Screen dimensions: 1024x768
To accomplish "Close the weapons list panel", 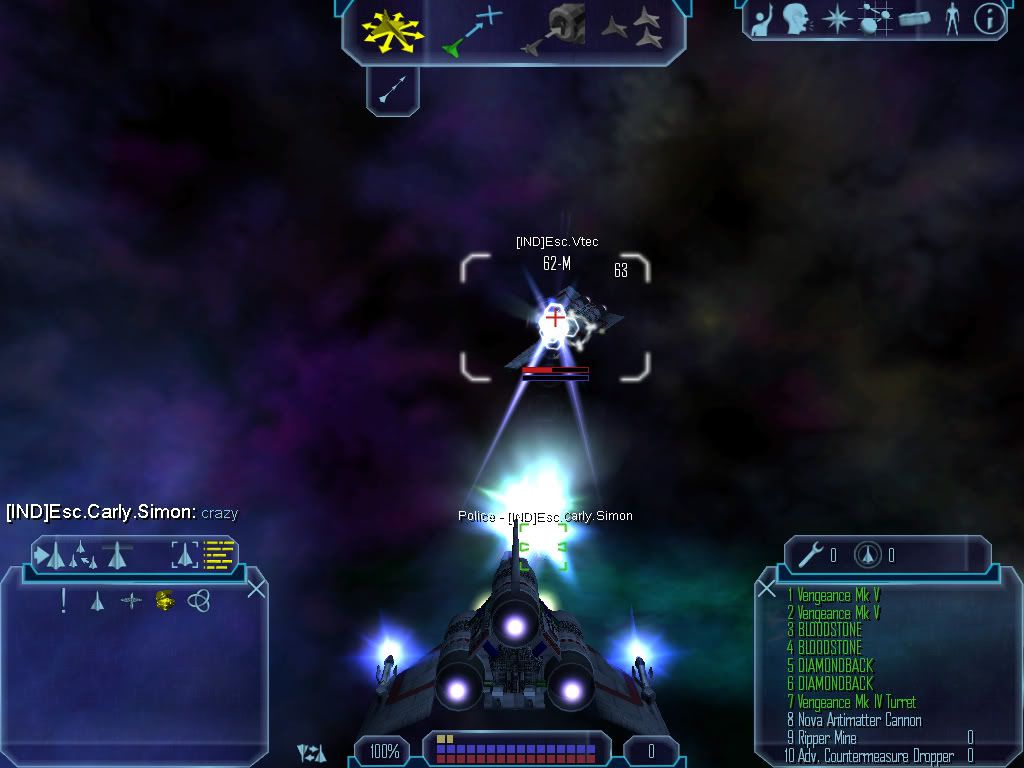I will point(767,589).
